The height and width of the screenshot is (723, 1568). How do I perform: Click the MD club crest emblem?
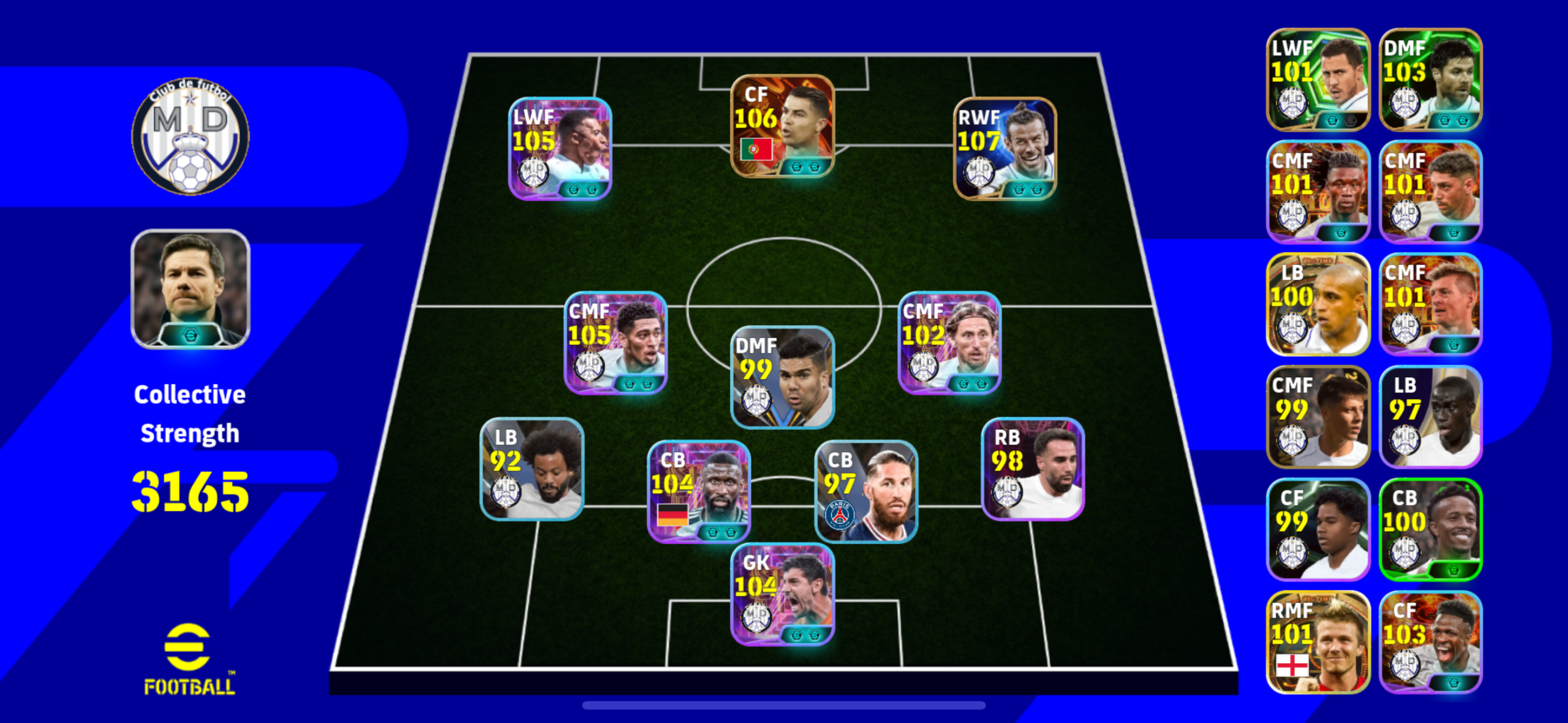tap(190, 136)
